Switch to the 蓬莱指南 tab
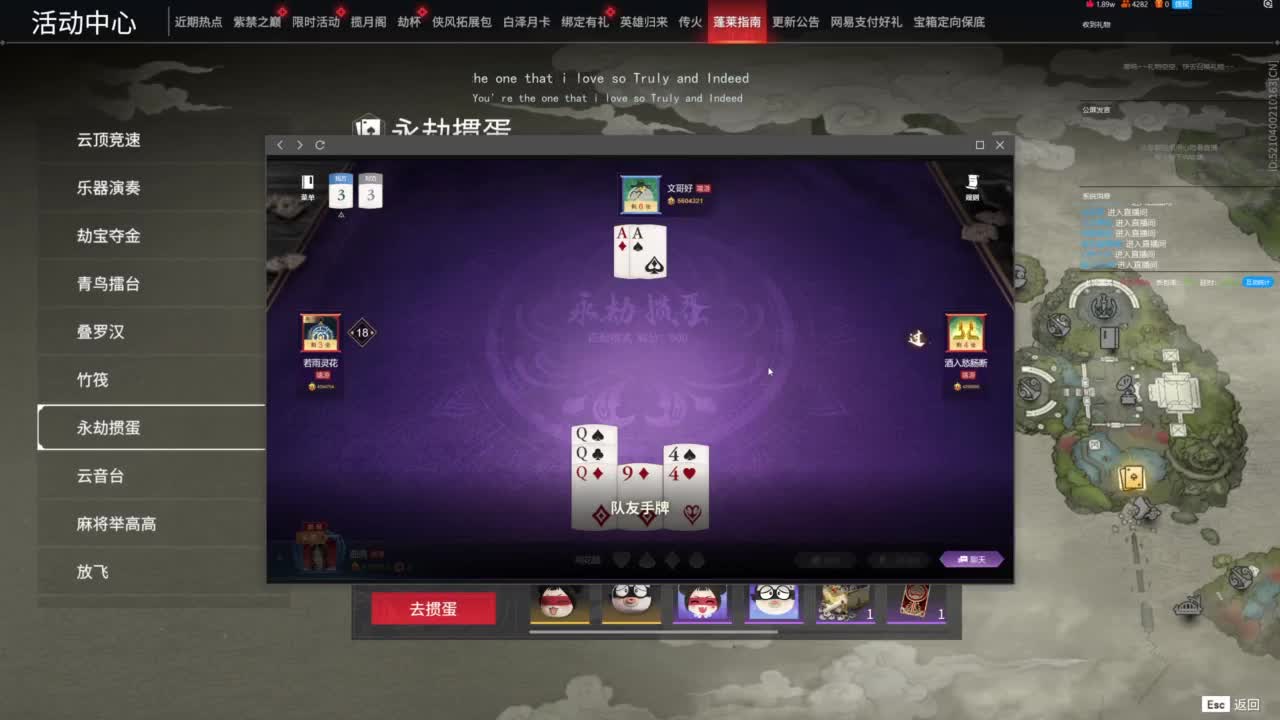Screen dimensions: 1280x720 point(740,20)
